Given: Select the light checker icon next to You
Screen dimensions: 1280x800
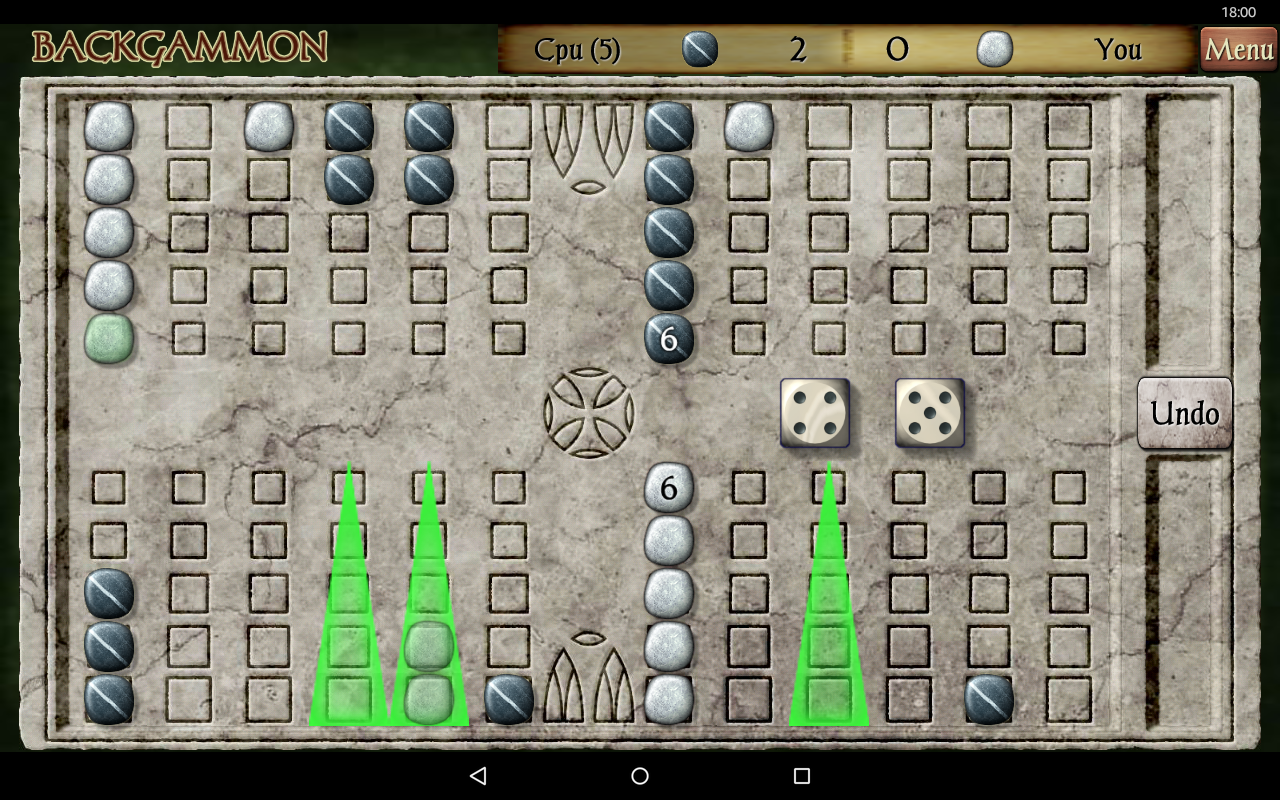Looking at the screenshot, I should click(995, 48).
